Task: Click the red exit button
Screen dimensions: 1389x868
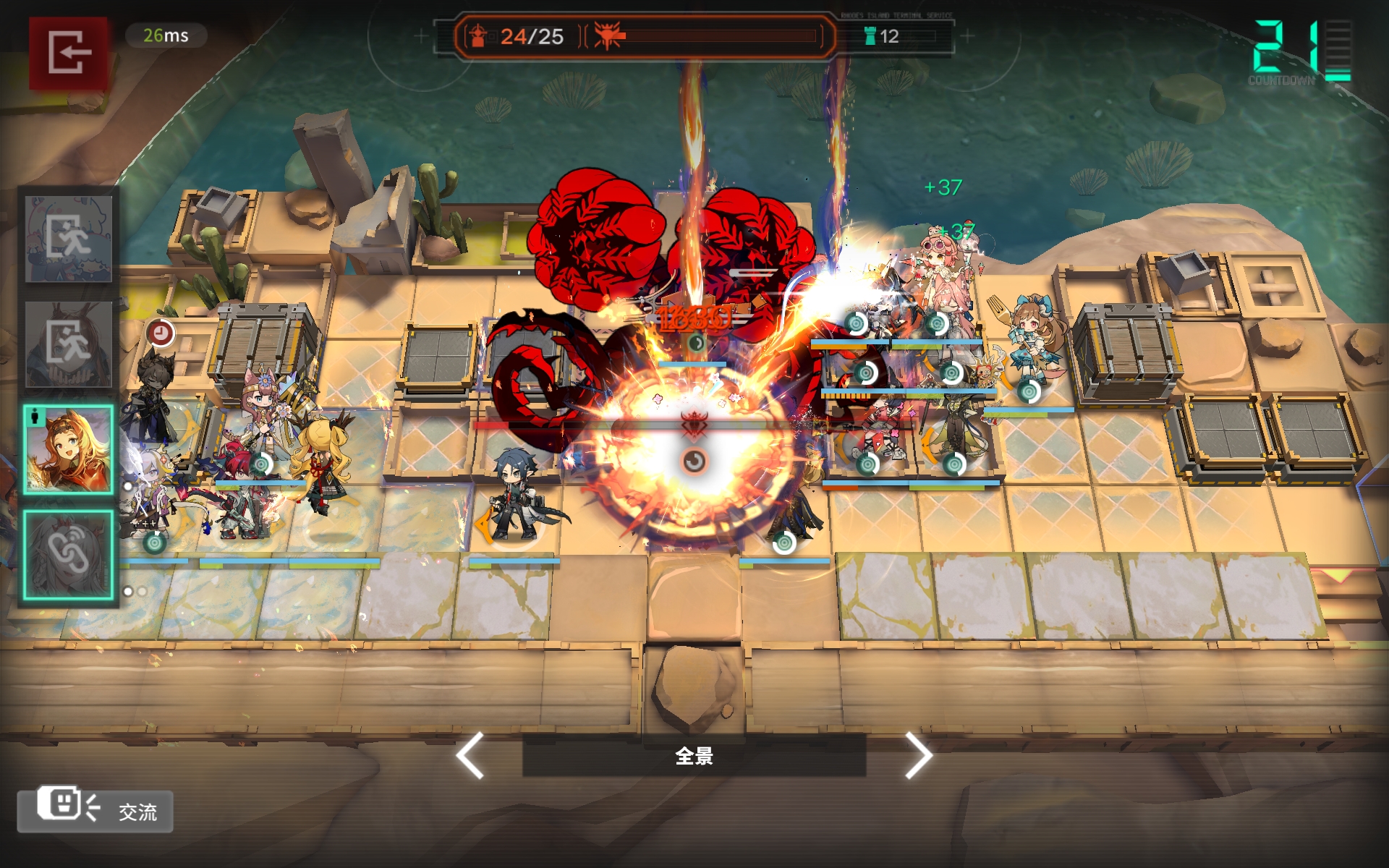Action: tap(68, 52)
